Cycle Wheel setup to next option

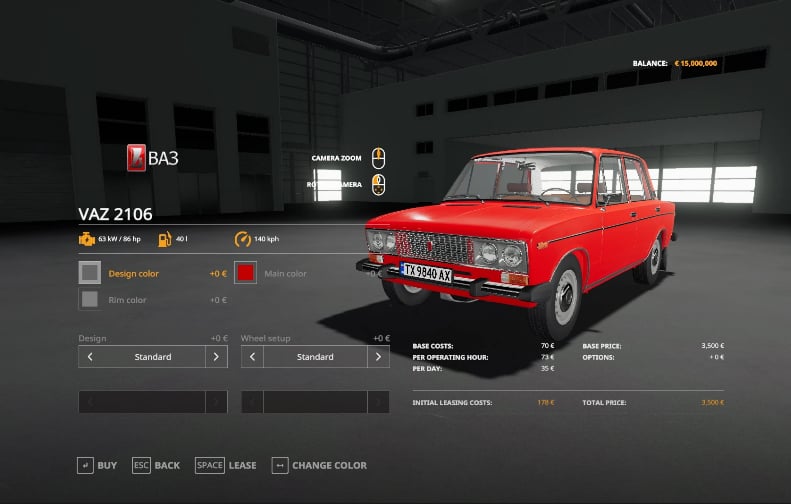[x=378, y=357]
